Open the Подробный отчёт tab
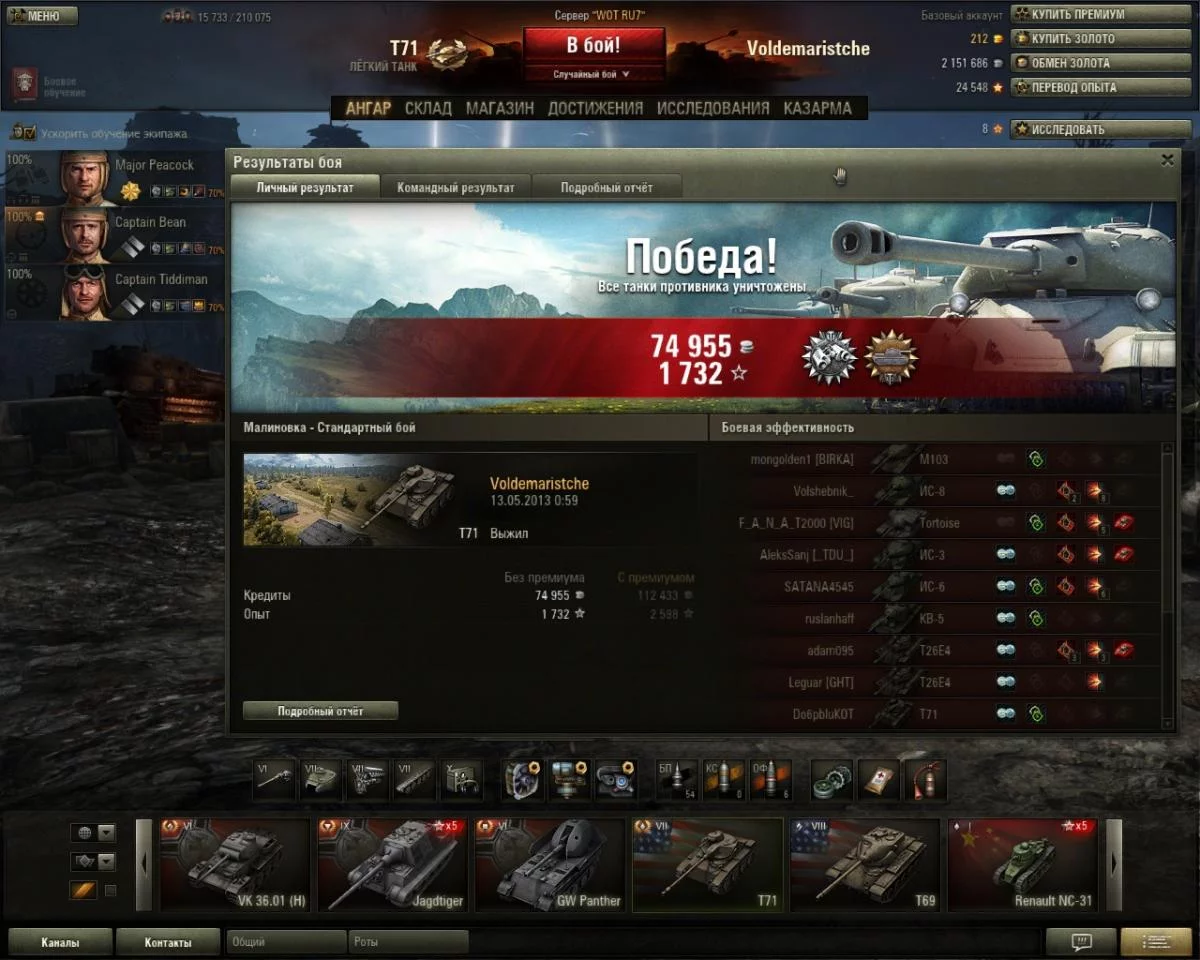 pyautogui.click(x=606, y=187)
